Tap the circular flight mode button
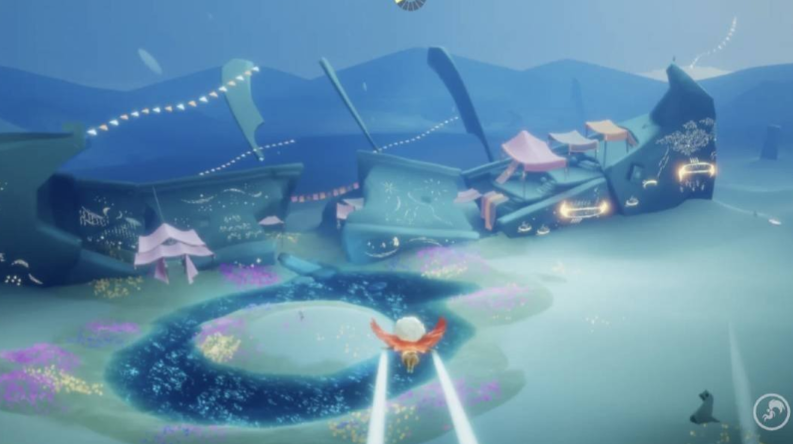The image size is (793, 444). pos(772,413)
